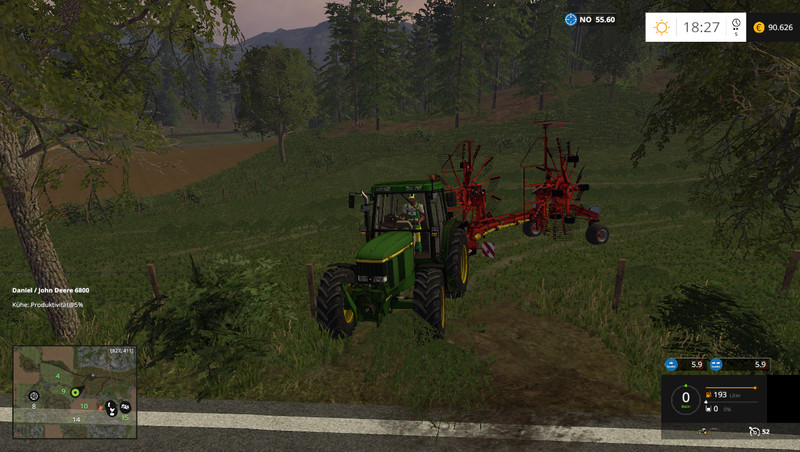Image resolution: width=800 pixels, height=452 pixels.
Task: Select field number 4 on the minimap
Action: [x=57, y=375]
